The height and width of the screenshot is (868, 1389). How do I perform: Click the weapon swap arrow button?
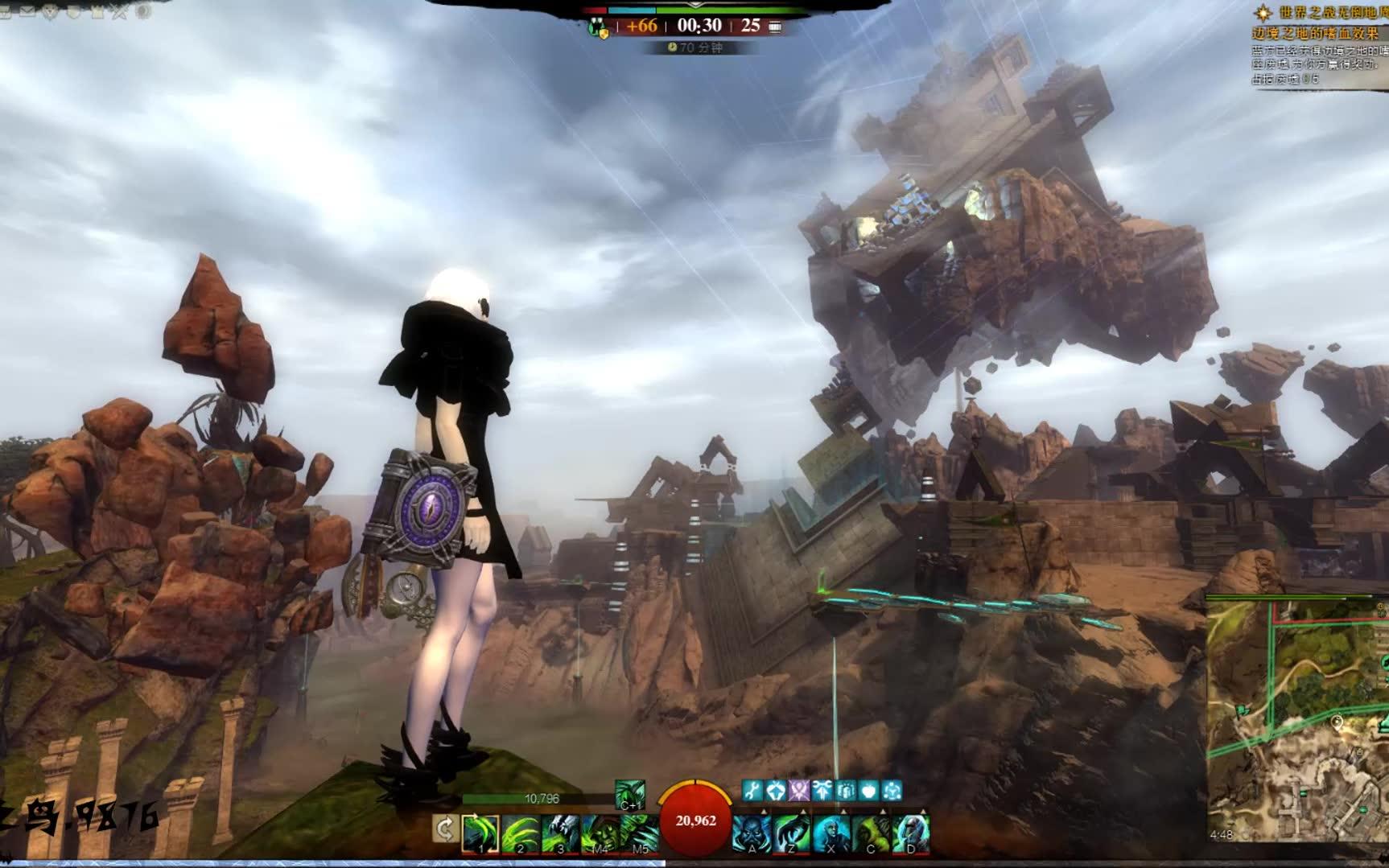pyautogui.click(x=445, y=829)
